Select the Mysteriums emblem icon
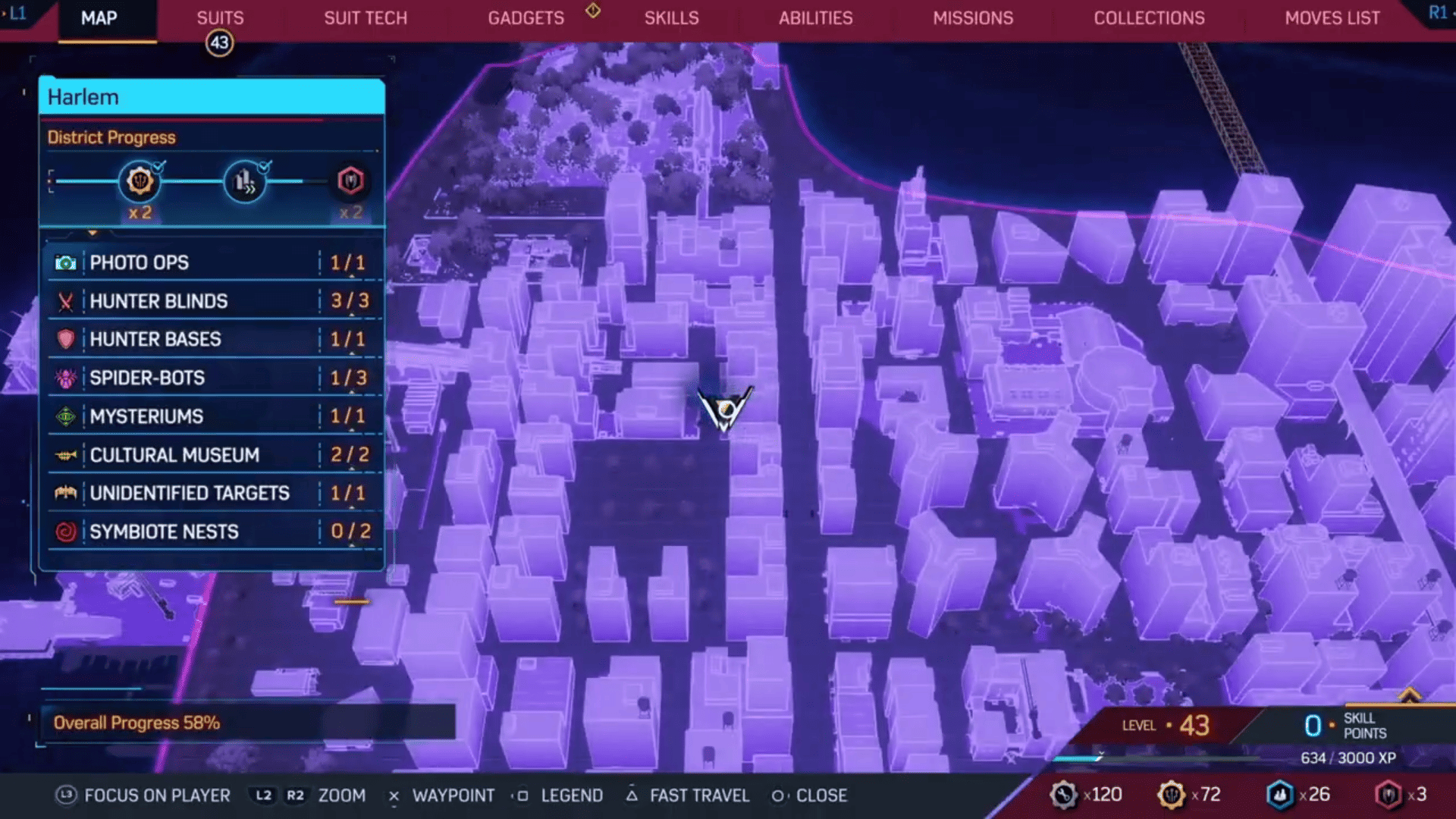1456x819 pixels. coord(67,416)
